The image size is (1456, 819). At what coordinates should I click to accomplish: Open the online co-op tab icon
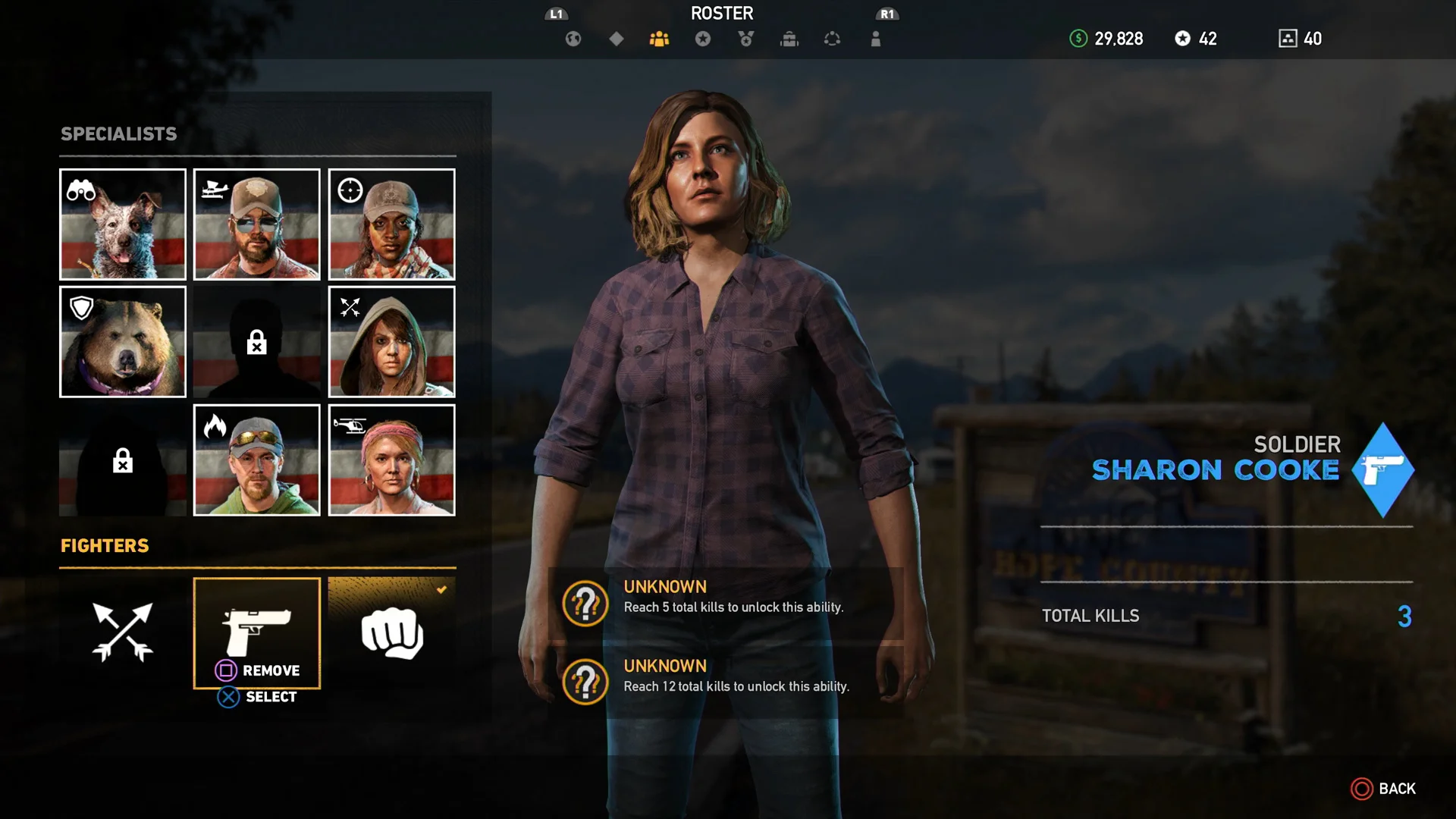coord(832,39)
